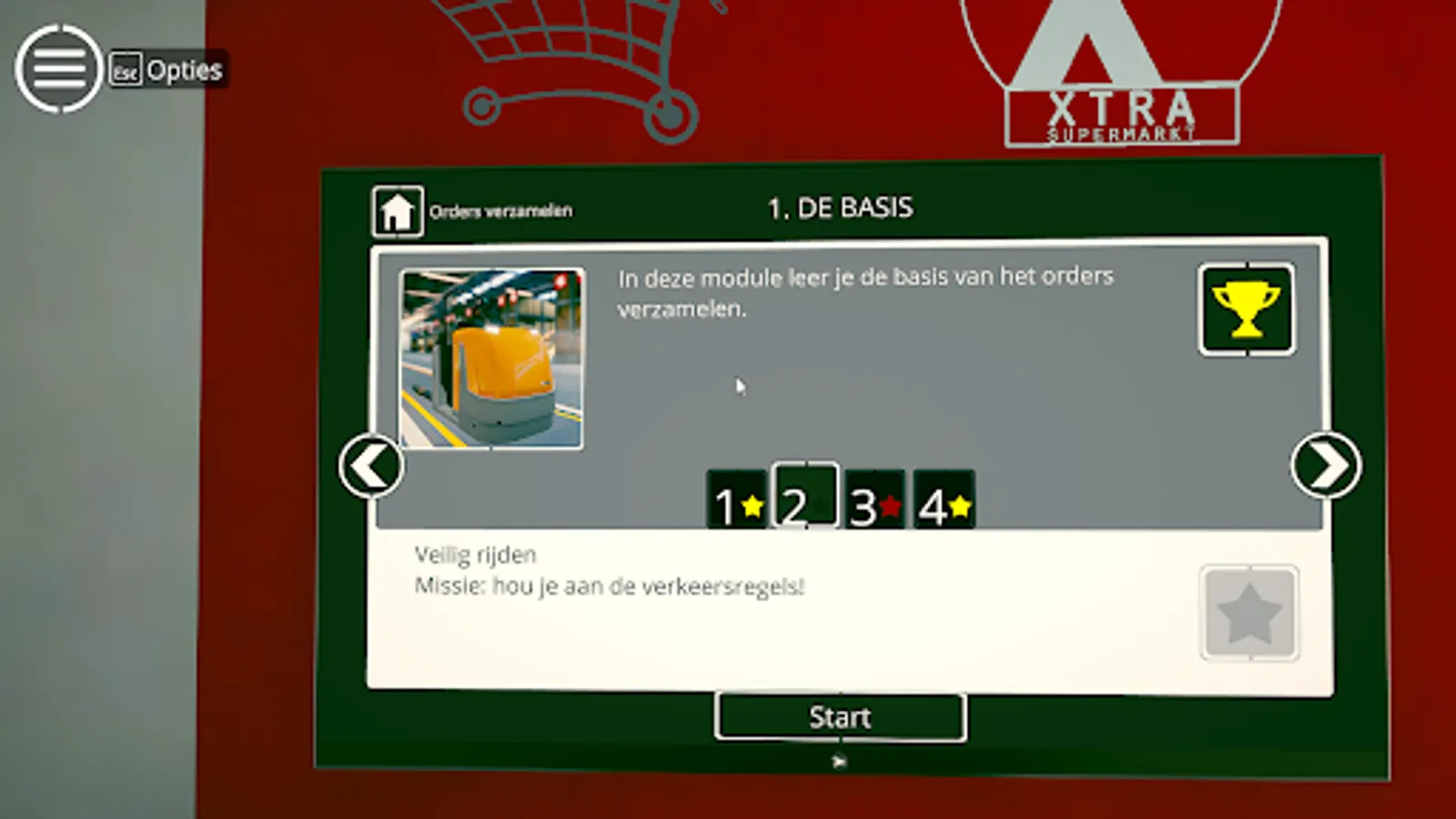Click the XTRA Supermarkt logo

(x=1122, y=116)
